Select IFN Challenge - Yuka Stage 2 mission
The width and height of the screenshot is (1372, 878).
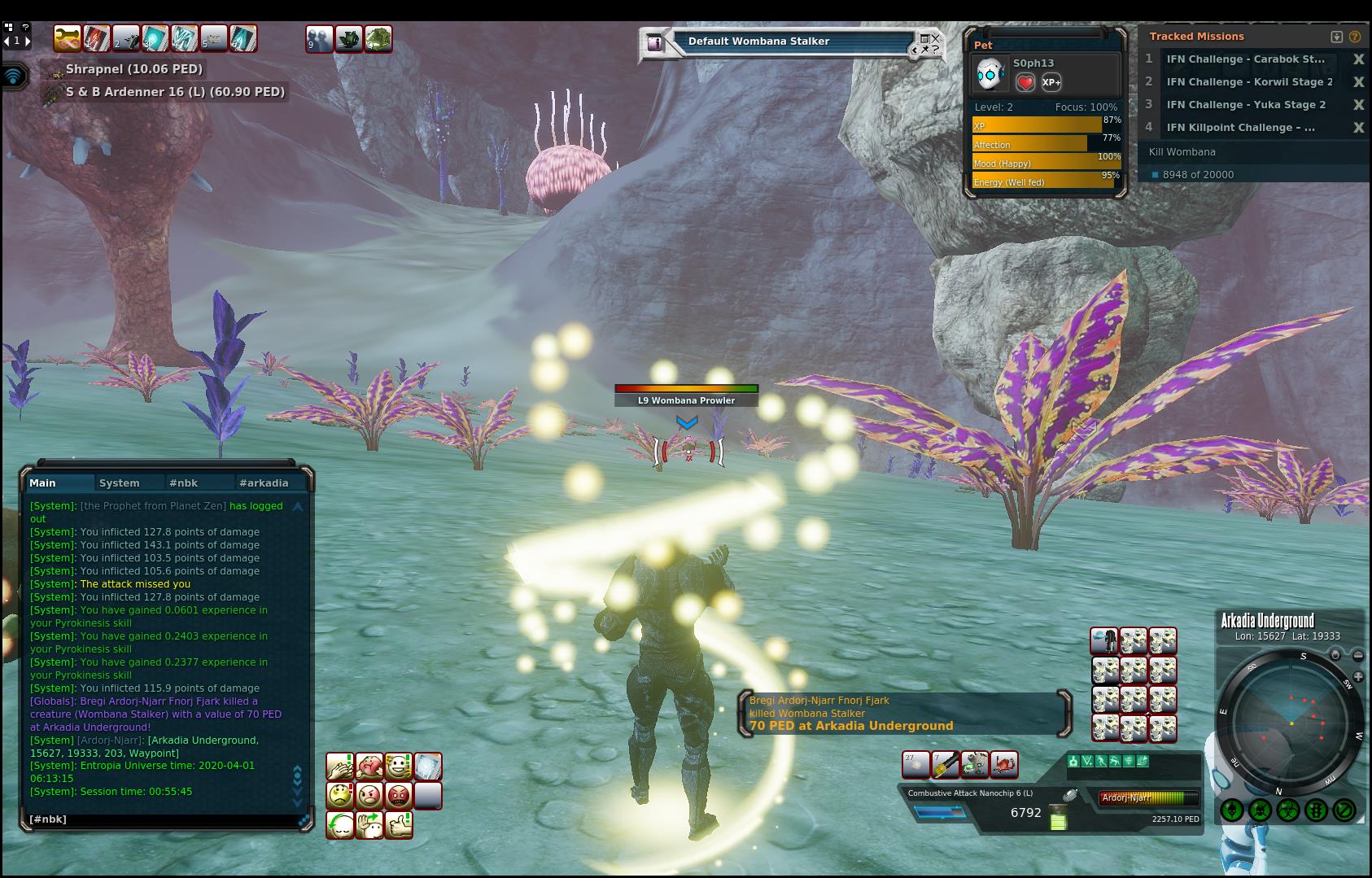pos(1245,104)
